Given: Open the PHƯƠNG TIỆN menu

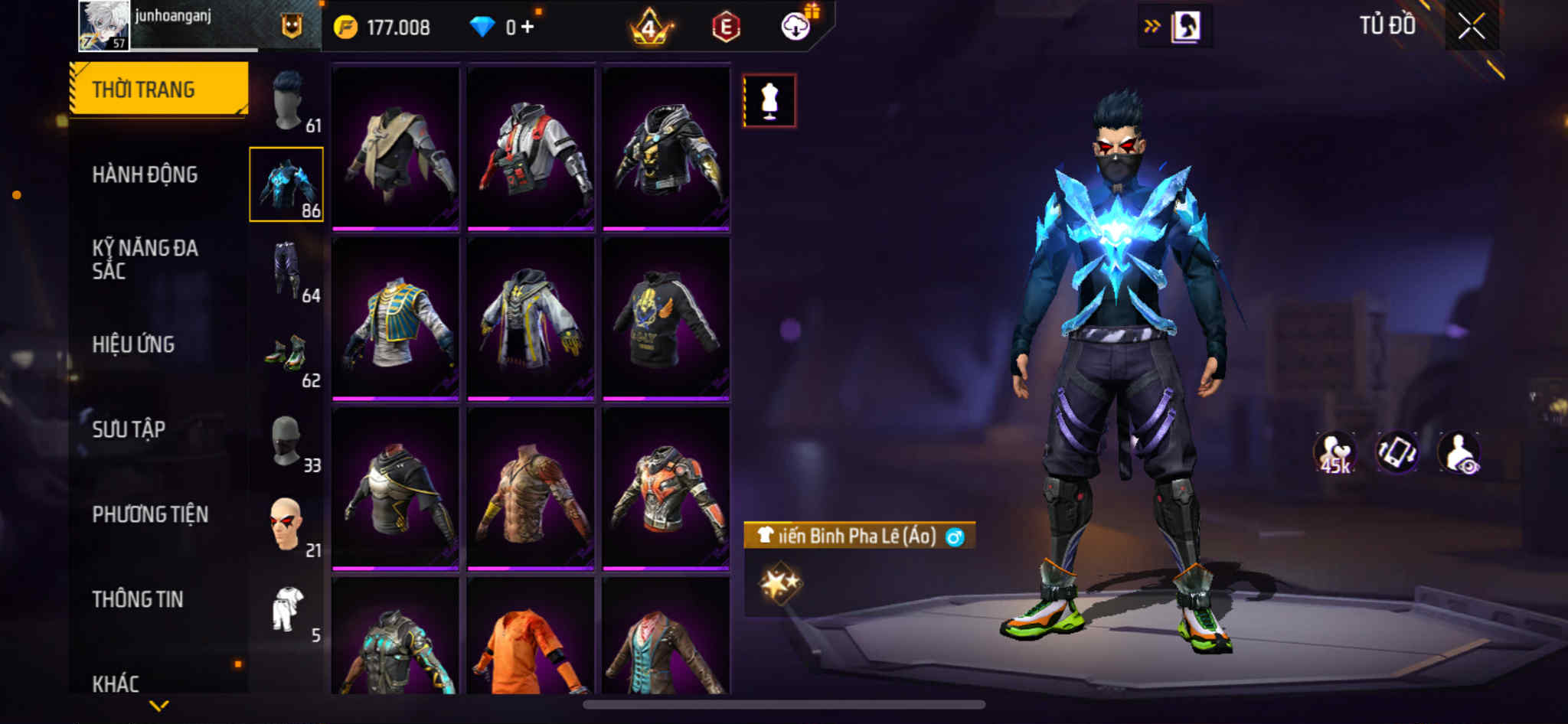Looking at the screenshot, I should [150, 514].
